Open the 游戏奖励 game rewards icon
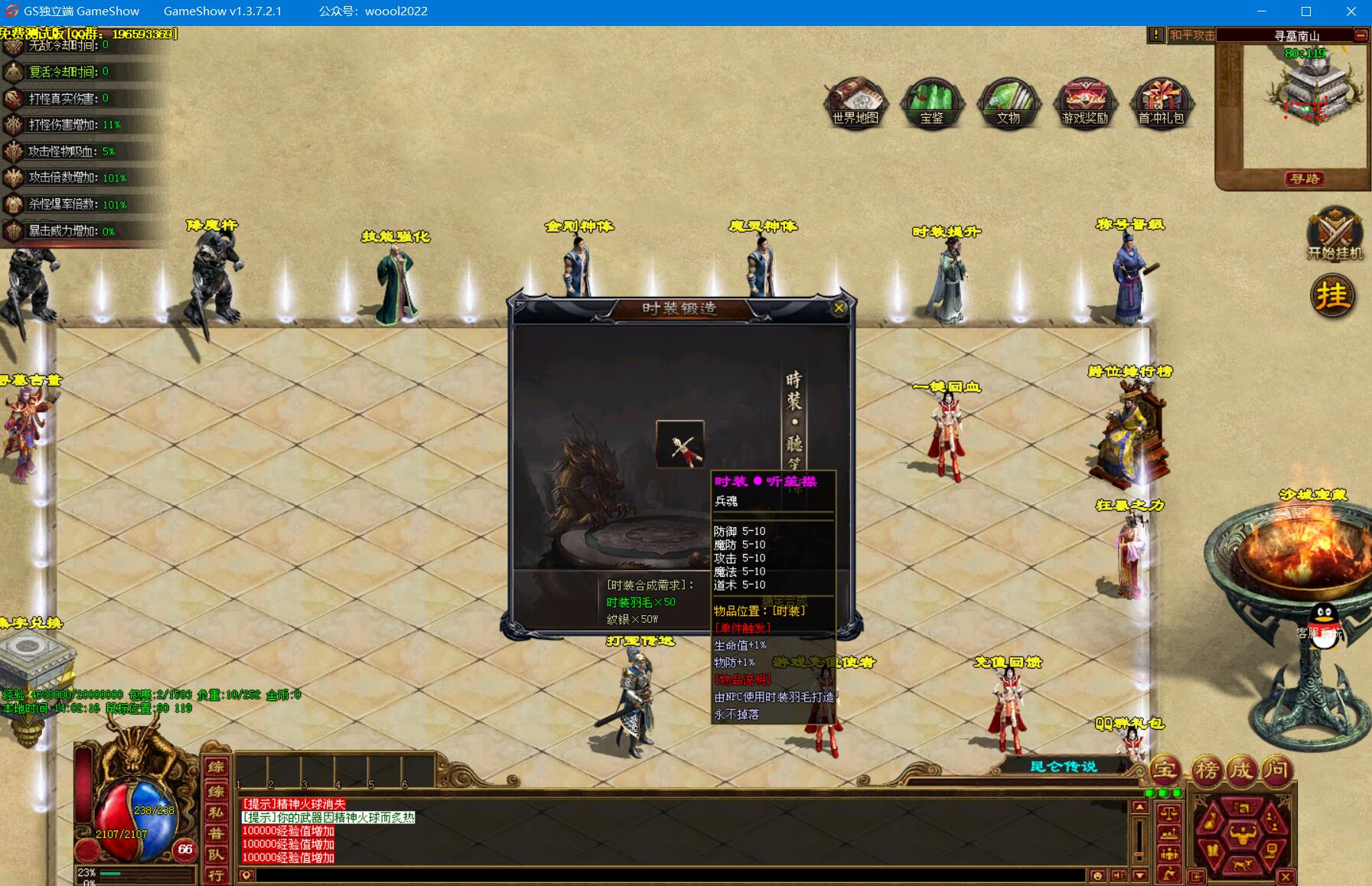Image resolution: width=1372 pixels, height=886 pixels. tap(1085, 102)
